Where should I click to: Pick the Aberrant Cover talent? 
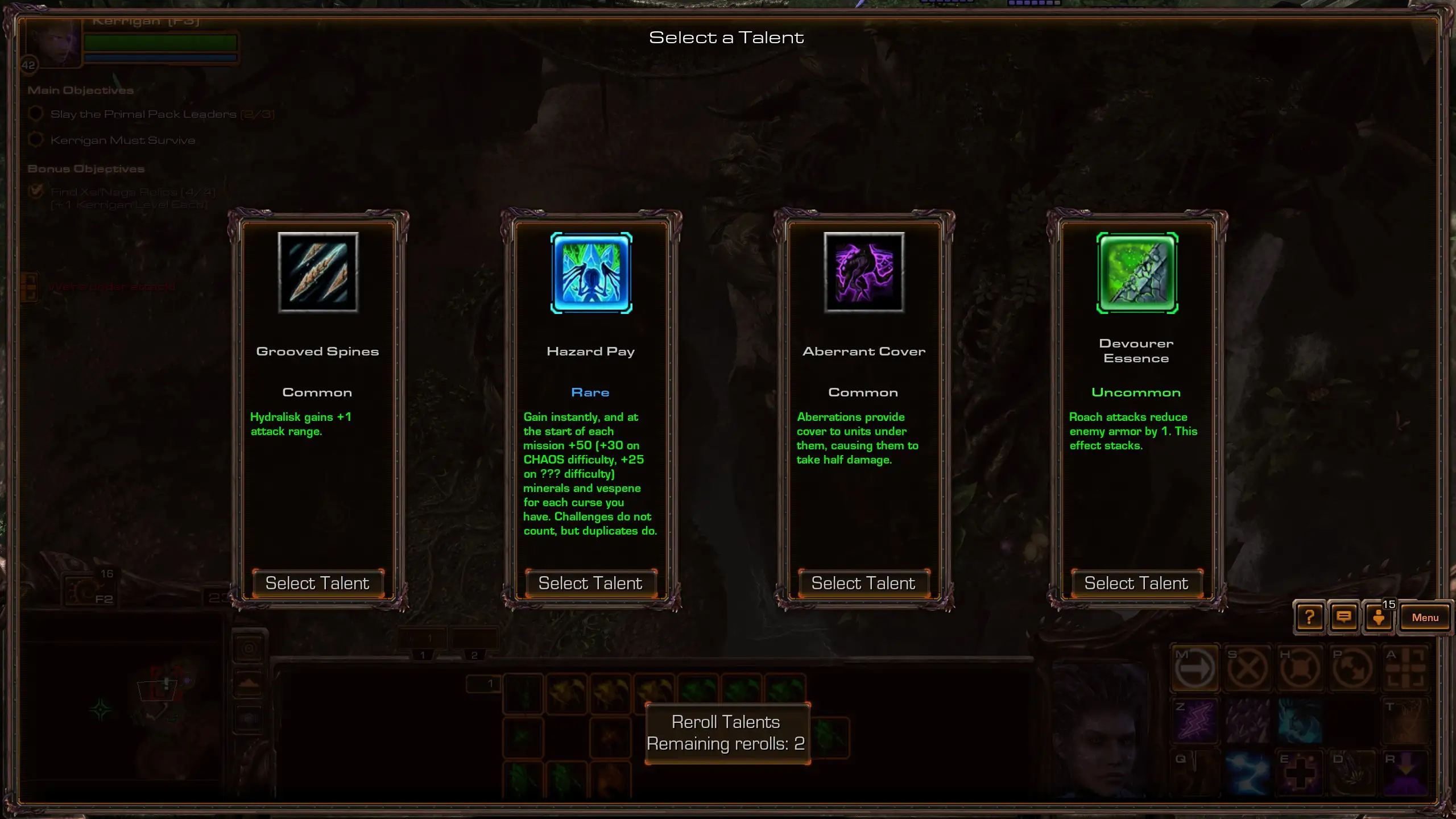pyautogui.click(x=863, y=584)
